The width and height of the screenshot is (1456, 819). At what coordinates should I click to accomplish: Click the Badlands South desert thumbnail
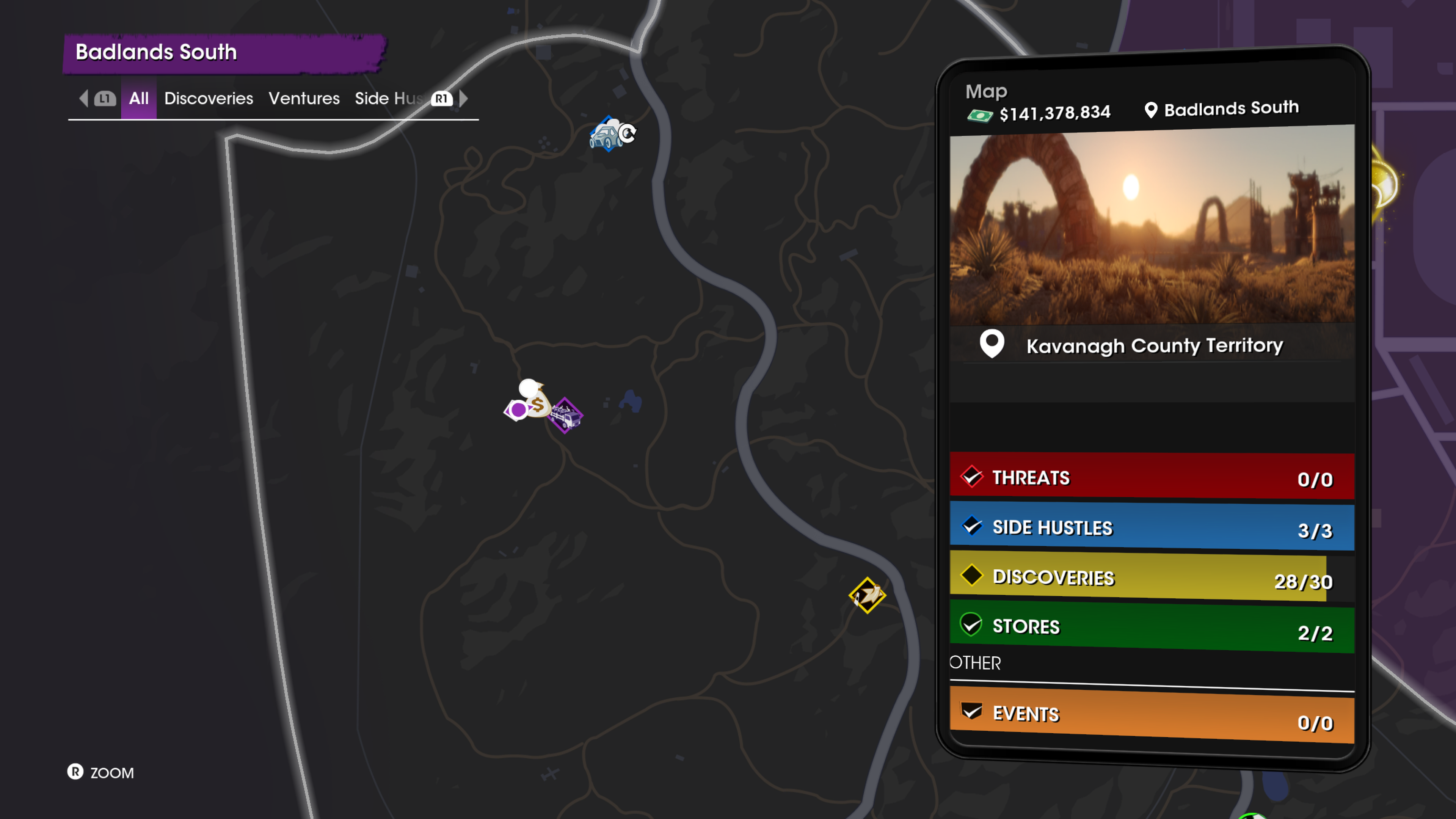pos(1152,226)
